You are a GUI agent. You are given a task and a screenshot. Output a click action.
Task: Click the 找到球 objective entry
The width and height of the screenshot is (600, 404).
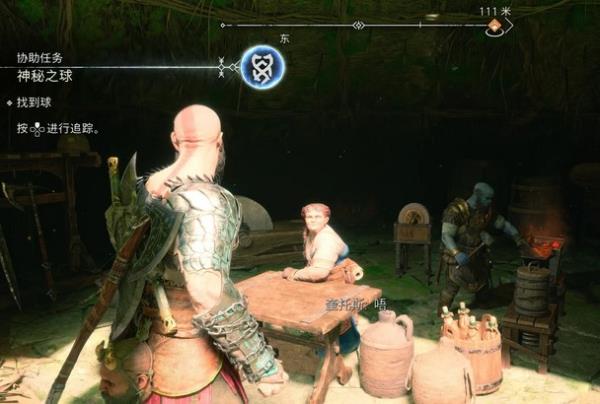[x=34, y=102]
